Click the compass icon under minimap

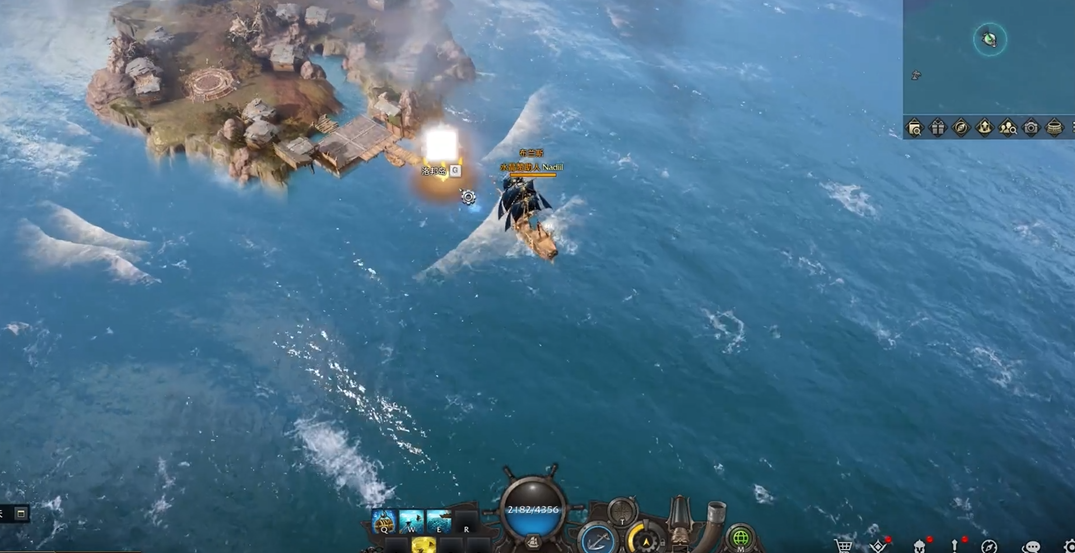point(961,127)
